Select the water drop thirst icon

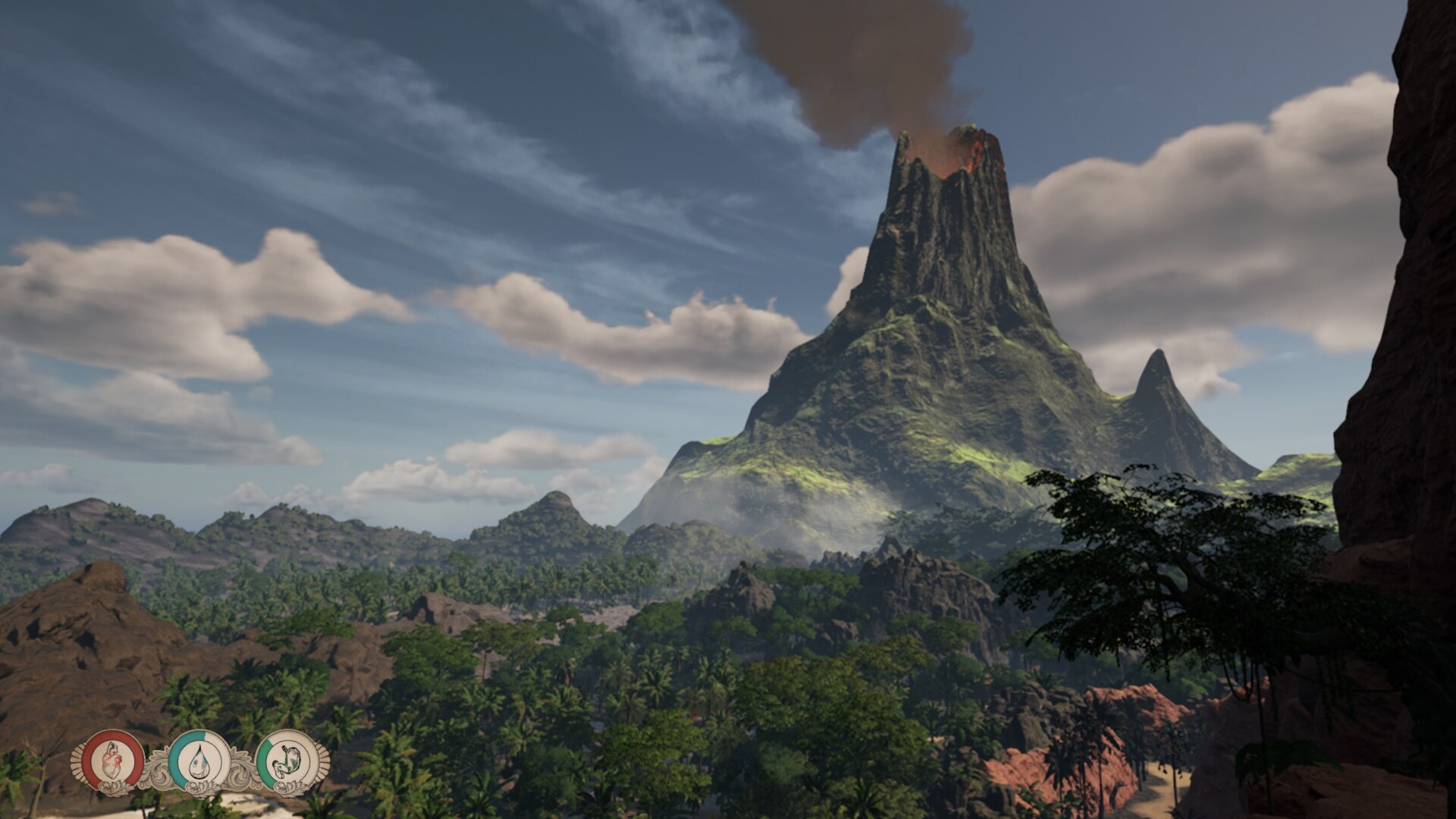199,760
